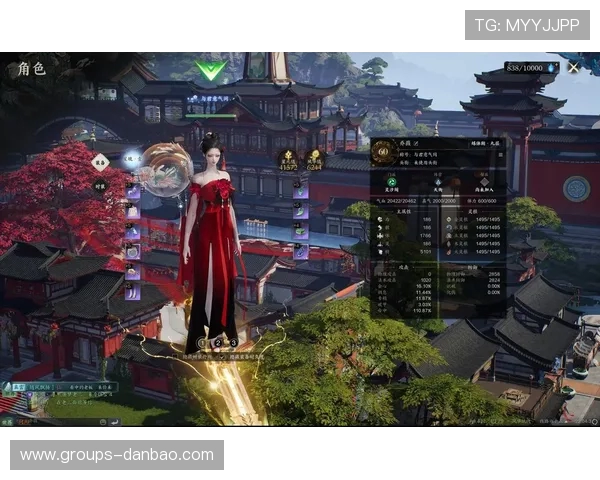Select outfit preset number 3
The image size is (600, 480).
click(233, 343)
